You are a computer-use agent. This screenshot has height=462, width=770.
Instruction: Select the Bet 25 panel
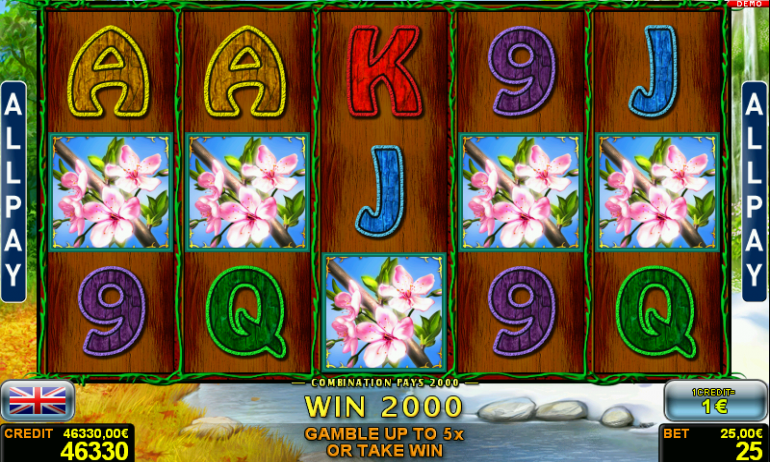point(714,443)
